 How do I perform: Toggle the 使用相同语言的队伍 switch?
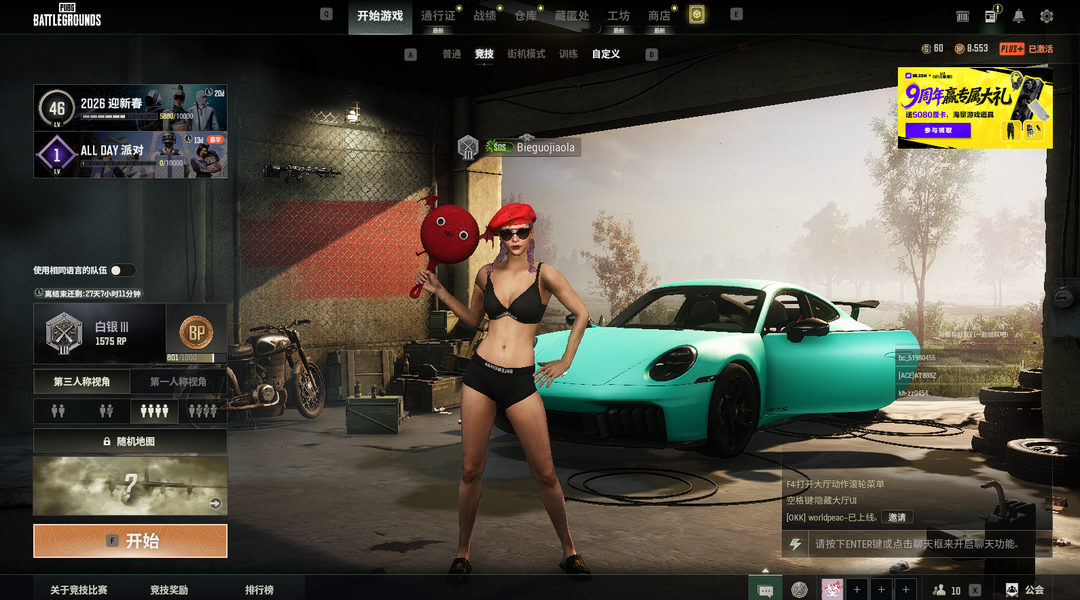pyautogui.click(x=123, y=270)
